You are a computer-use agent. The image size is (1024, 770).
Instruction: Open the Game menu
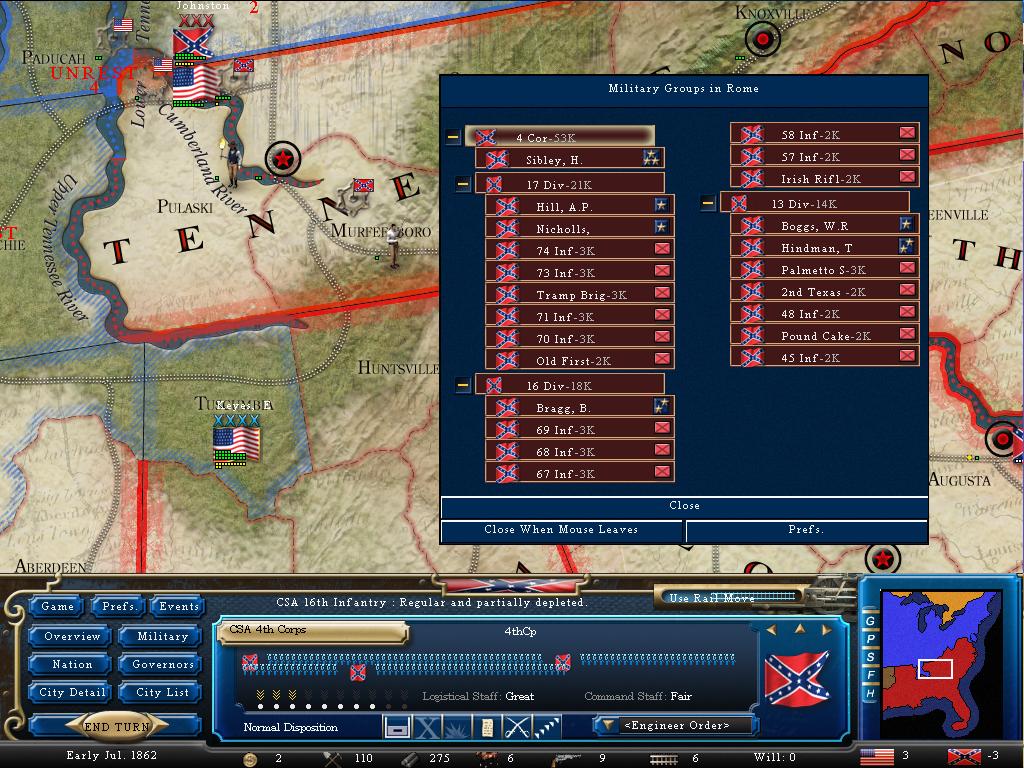(57, 607)
